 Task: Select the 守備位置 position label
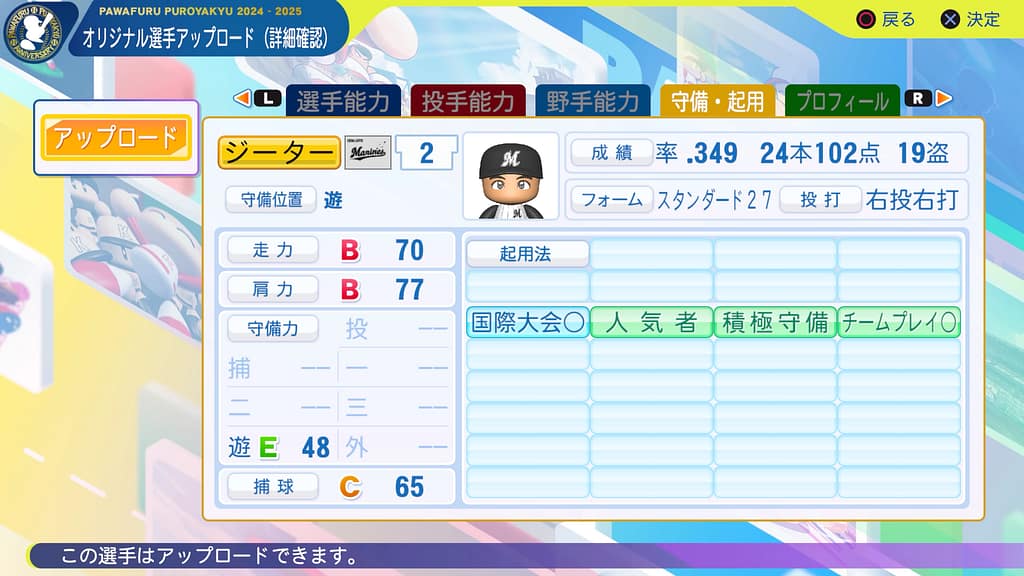pyautogui.click(x=270, y=199)
